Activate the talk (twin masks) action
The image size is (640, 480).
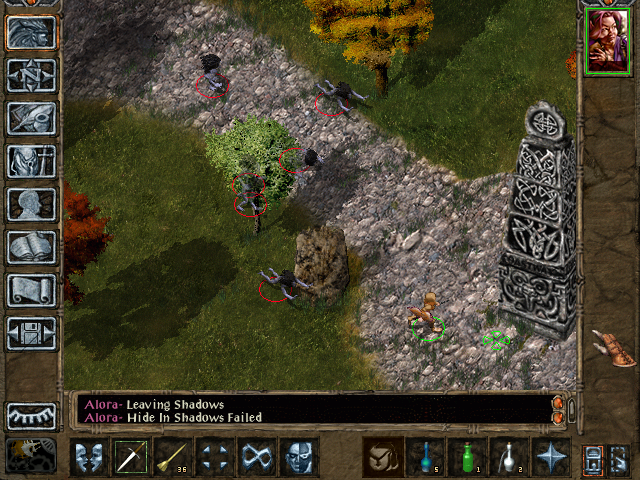tap(88, 457)
